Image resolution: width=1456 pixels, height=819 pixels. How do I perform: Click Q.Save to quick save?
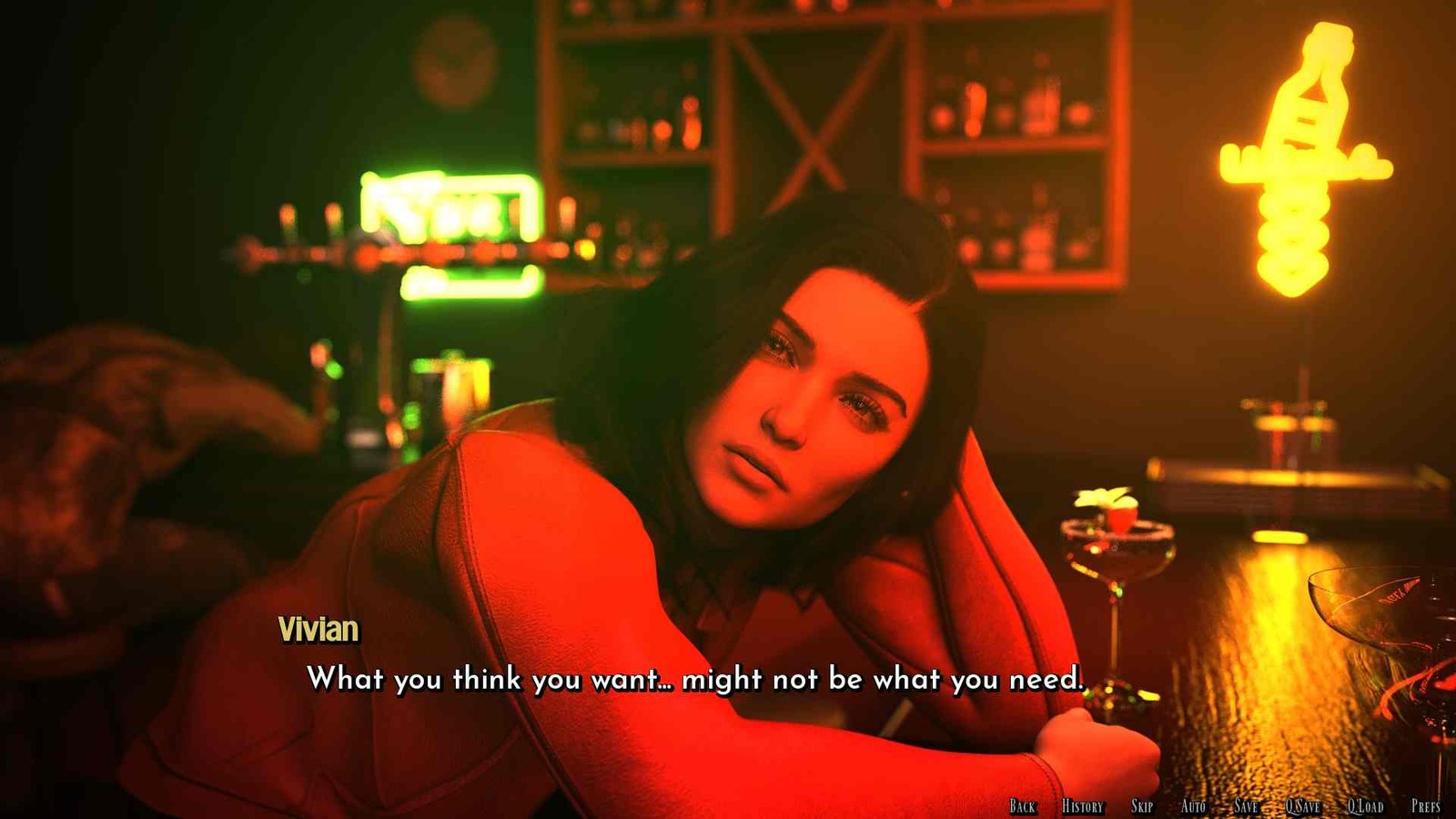pyautogui.click(x=1302, y=805)
